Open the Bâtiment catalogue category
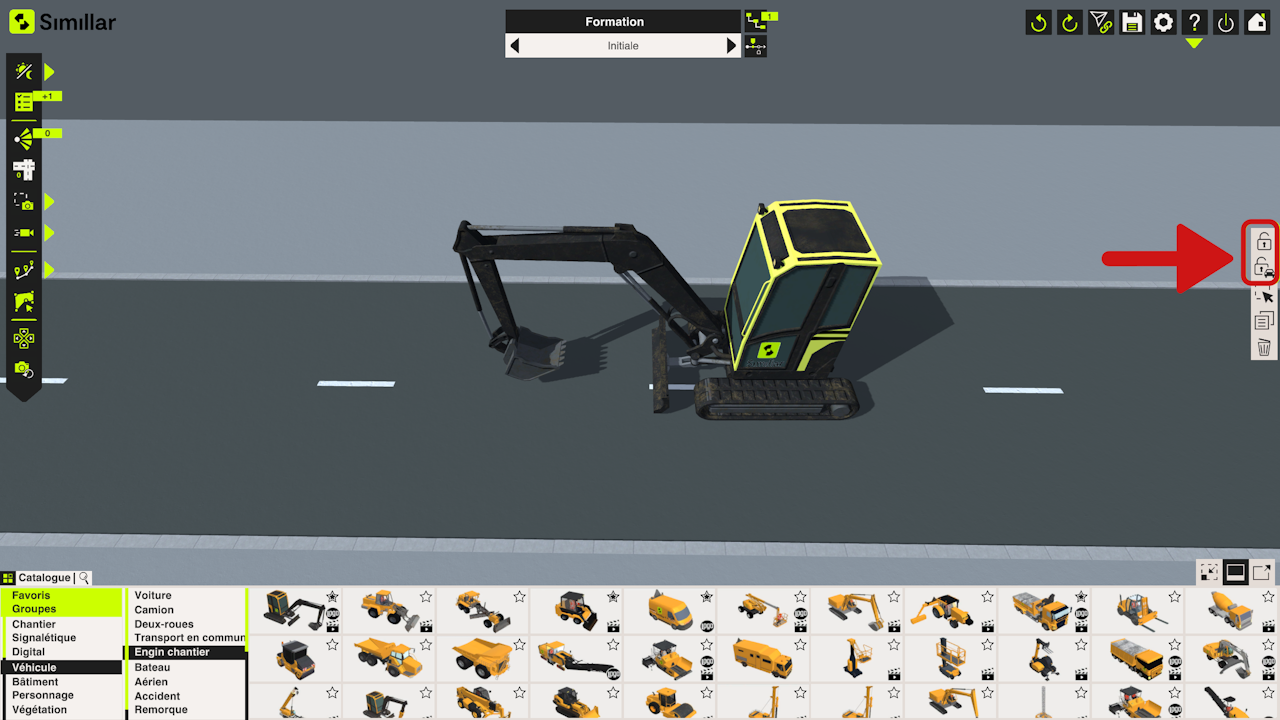Image resolution: width=1280 pixels, height=720 pixels. [x=35, y=682]
